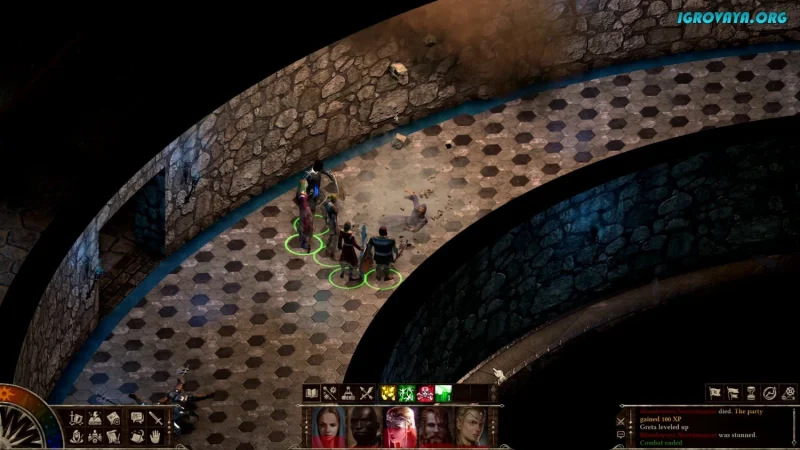Click the mace and flail weapon icon
The height and width of the screenshot is (450, 800).
[x=329, y=393]
